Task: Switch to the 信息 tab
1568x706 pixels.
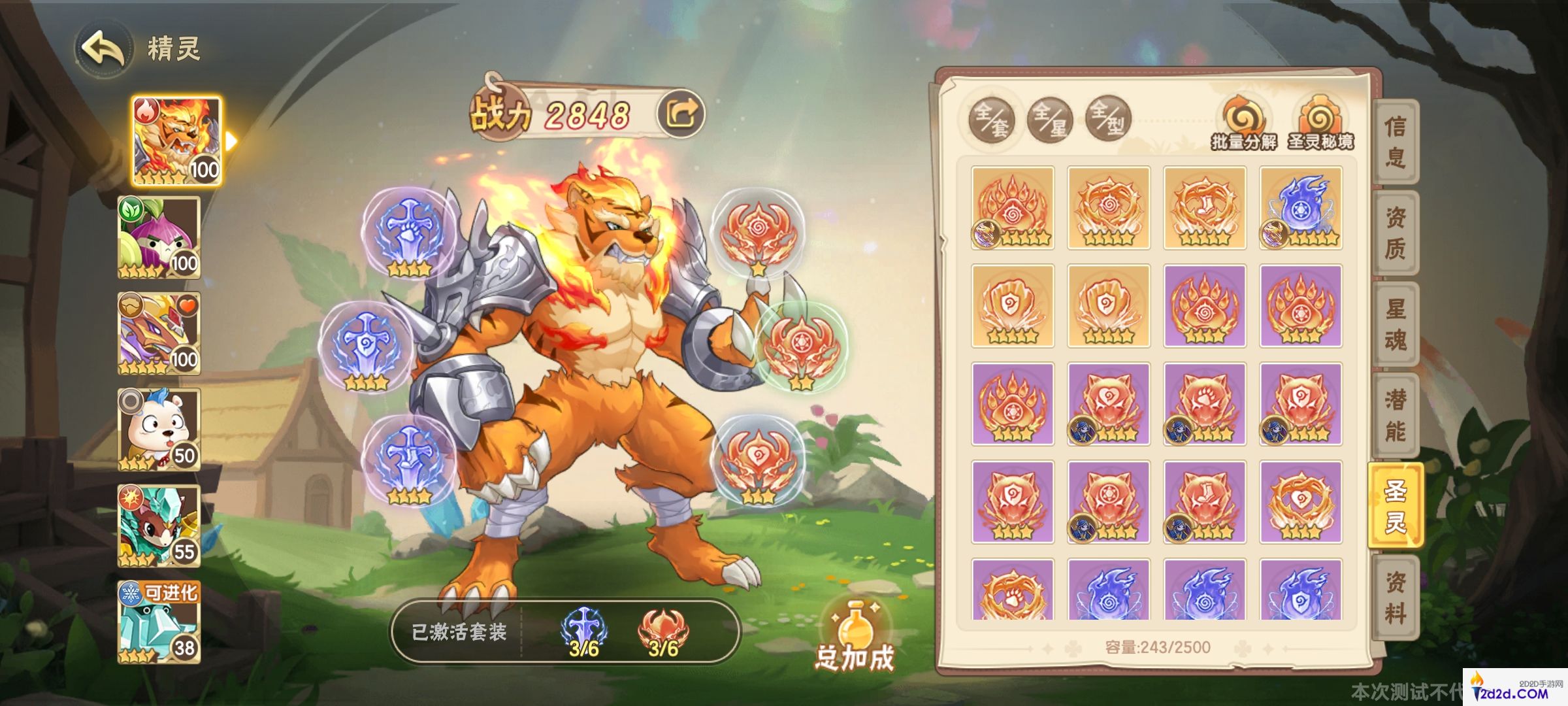Action: point(1395,141)
